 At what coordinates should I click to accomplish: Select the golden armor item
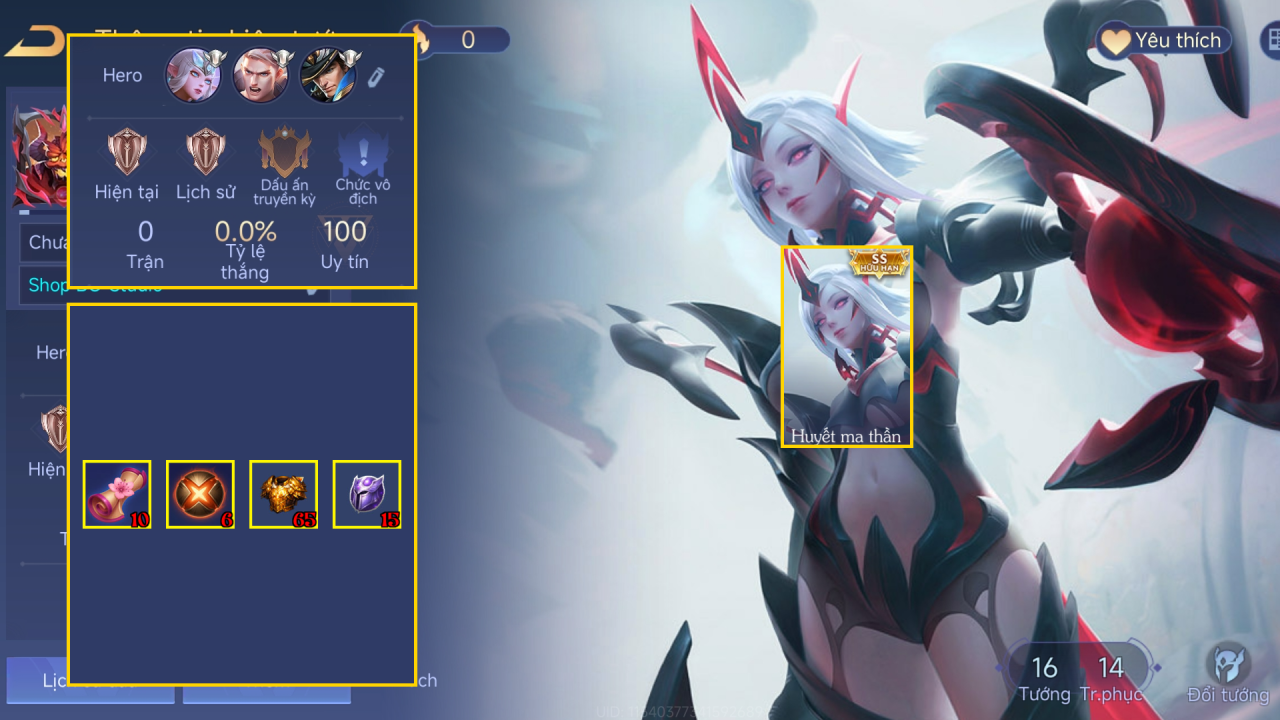(x=283, y=494)
